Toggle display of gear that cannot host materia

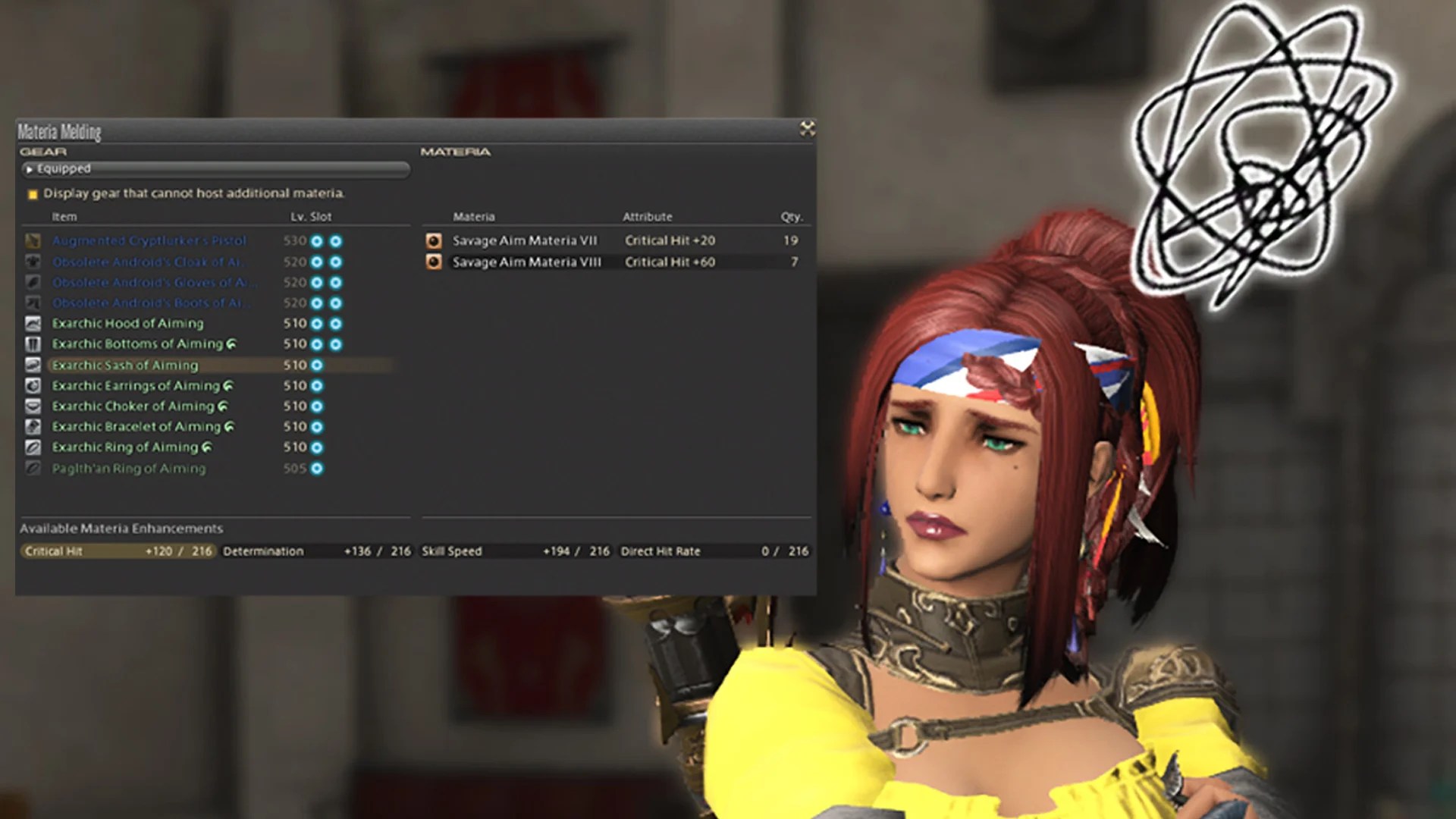pos(33,194)
